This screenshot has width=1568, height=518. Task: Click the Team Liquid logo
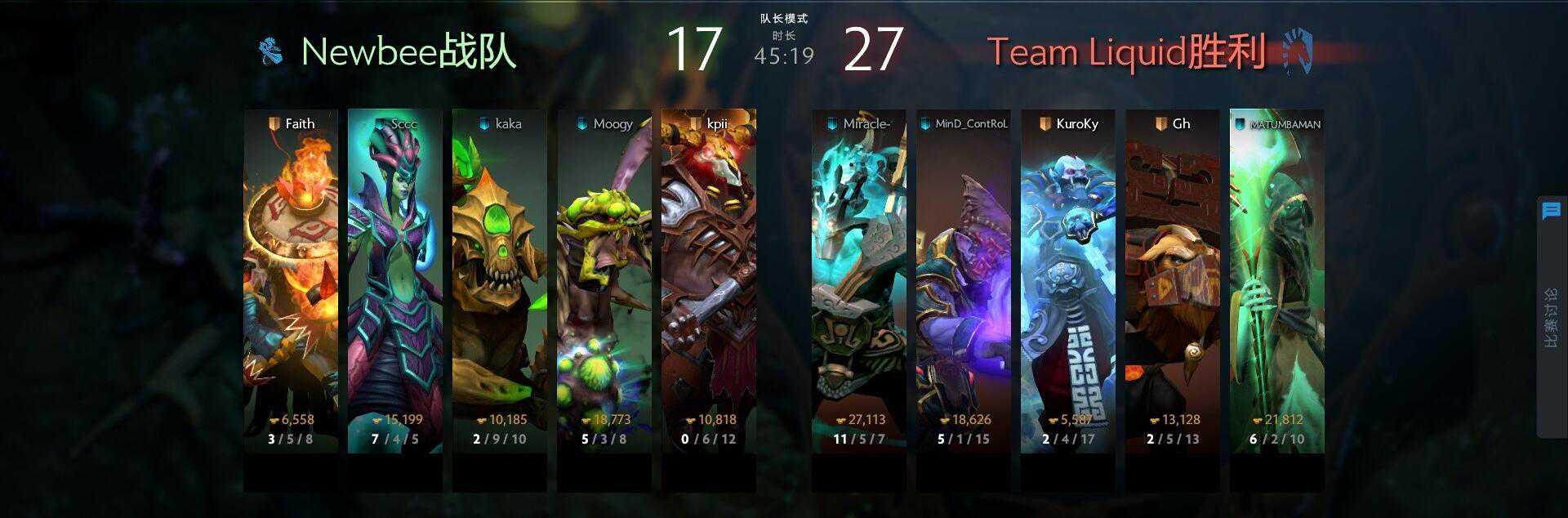point(1297,51)
